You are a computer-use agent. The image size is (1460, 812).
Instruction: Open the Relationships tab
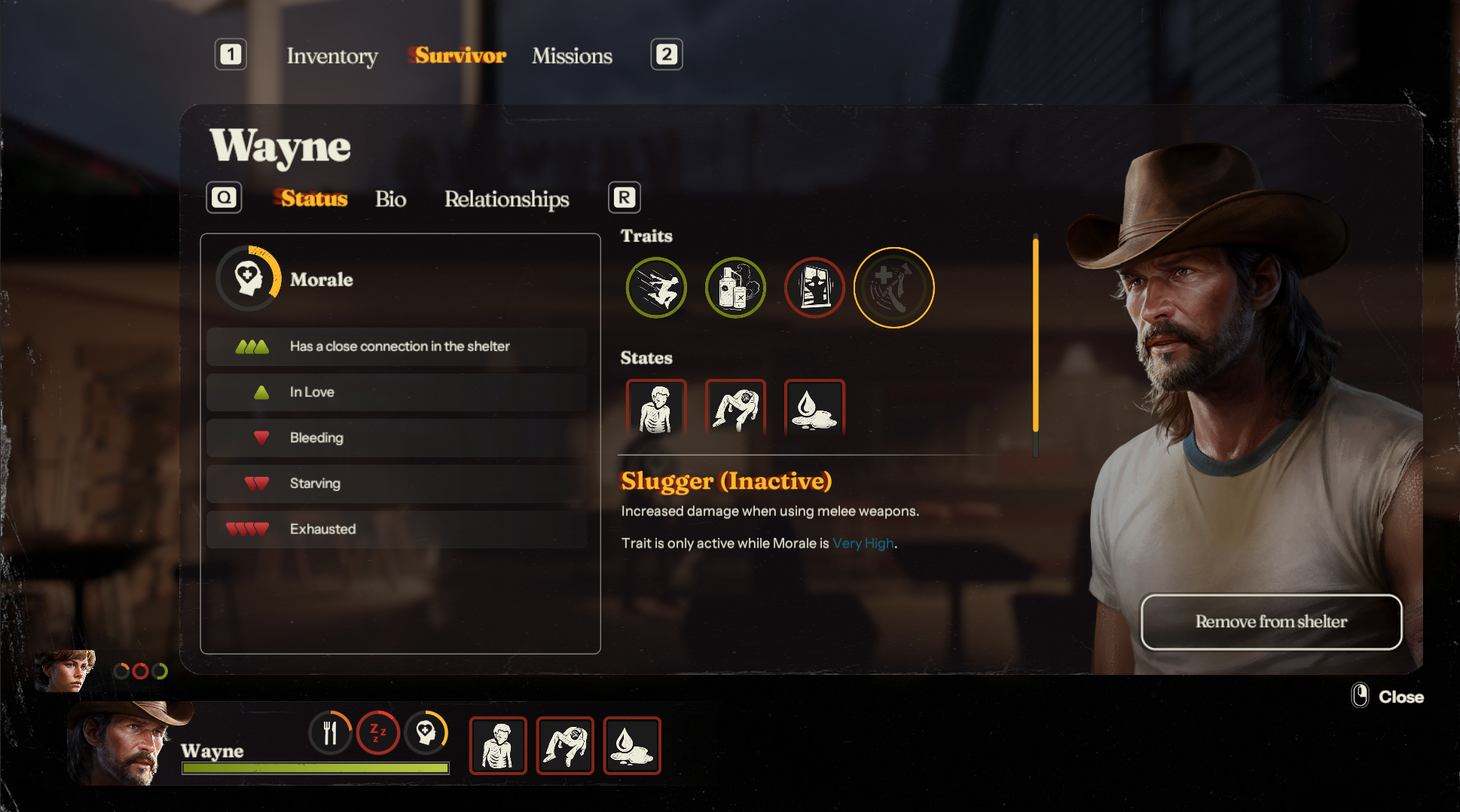[506, 199]
